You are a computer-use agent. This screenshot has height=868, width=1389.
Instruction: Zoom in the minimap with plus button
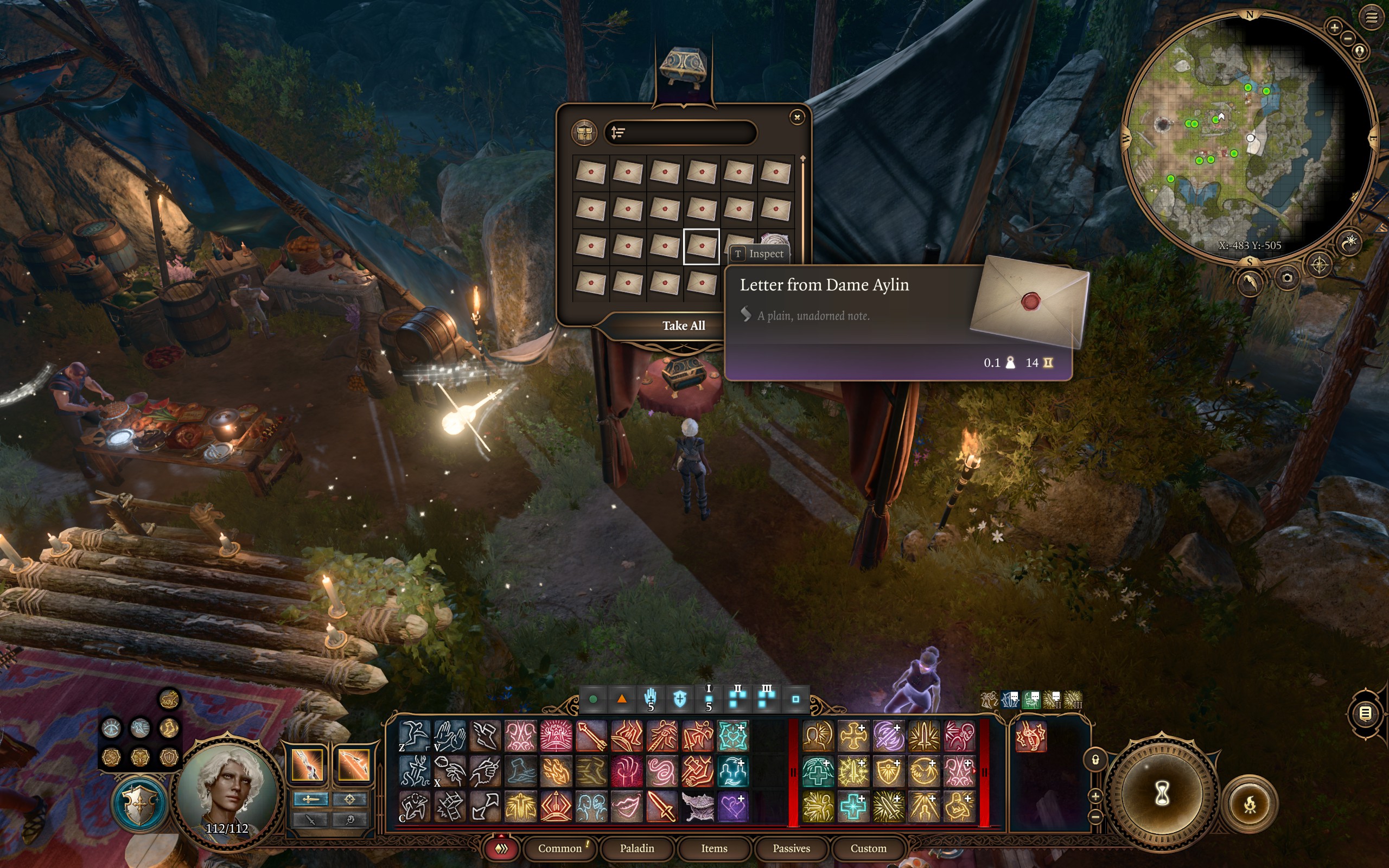coord(1335,27)
